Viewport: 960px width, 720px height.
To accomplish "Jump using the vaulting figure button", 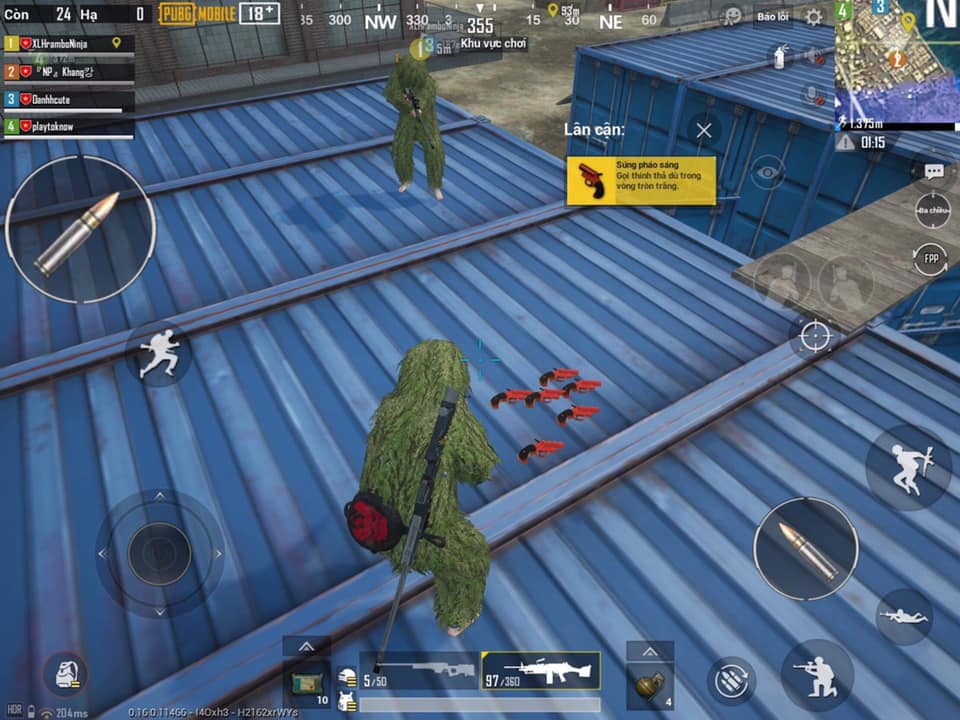I will (x=908, y=468).
